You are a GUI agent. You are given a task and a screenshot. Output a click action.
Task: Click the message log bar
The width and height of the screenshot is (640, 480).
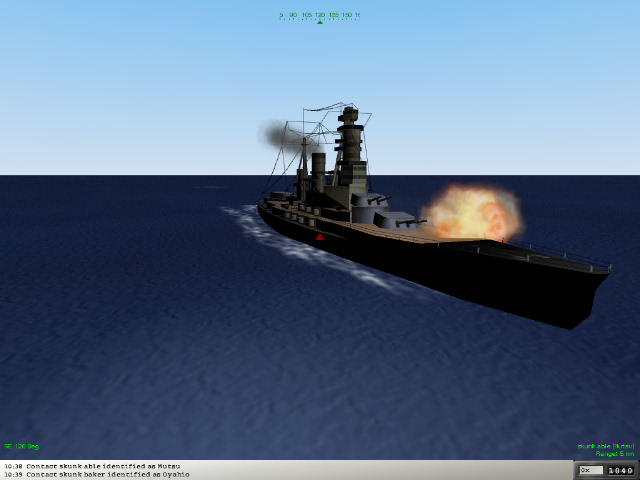(x=280, y=470)
